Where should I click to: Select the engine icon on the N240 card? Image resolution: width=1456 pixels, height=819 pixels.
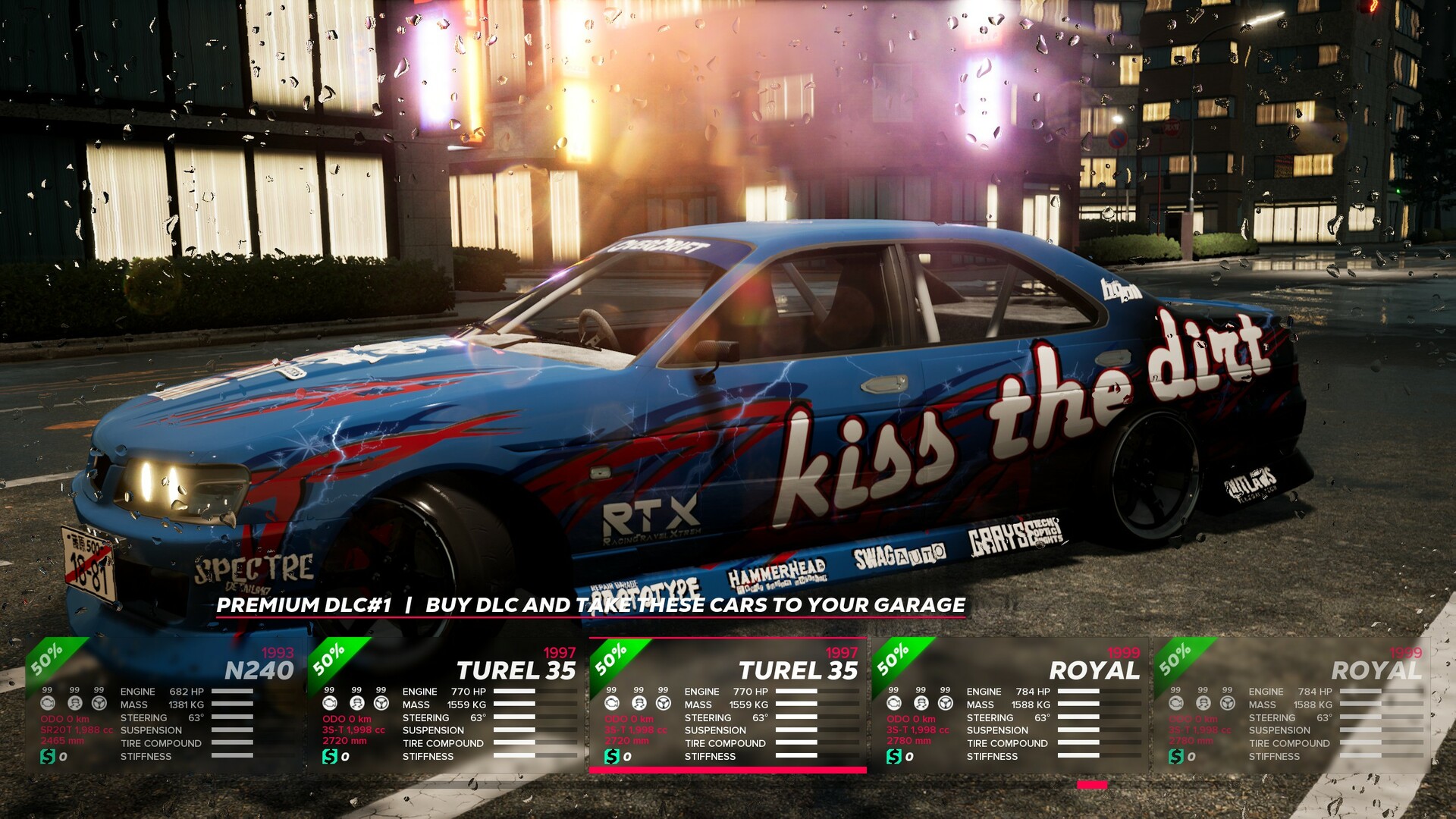48,704
